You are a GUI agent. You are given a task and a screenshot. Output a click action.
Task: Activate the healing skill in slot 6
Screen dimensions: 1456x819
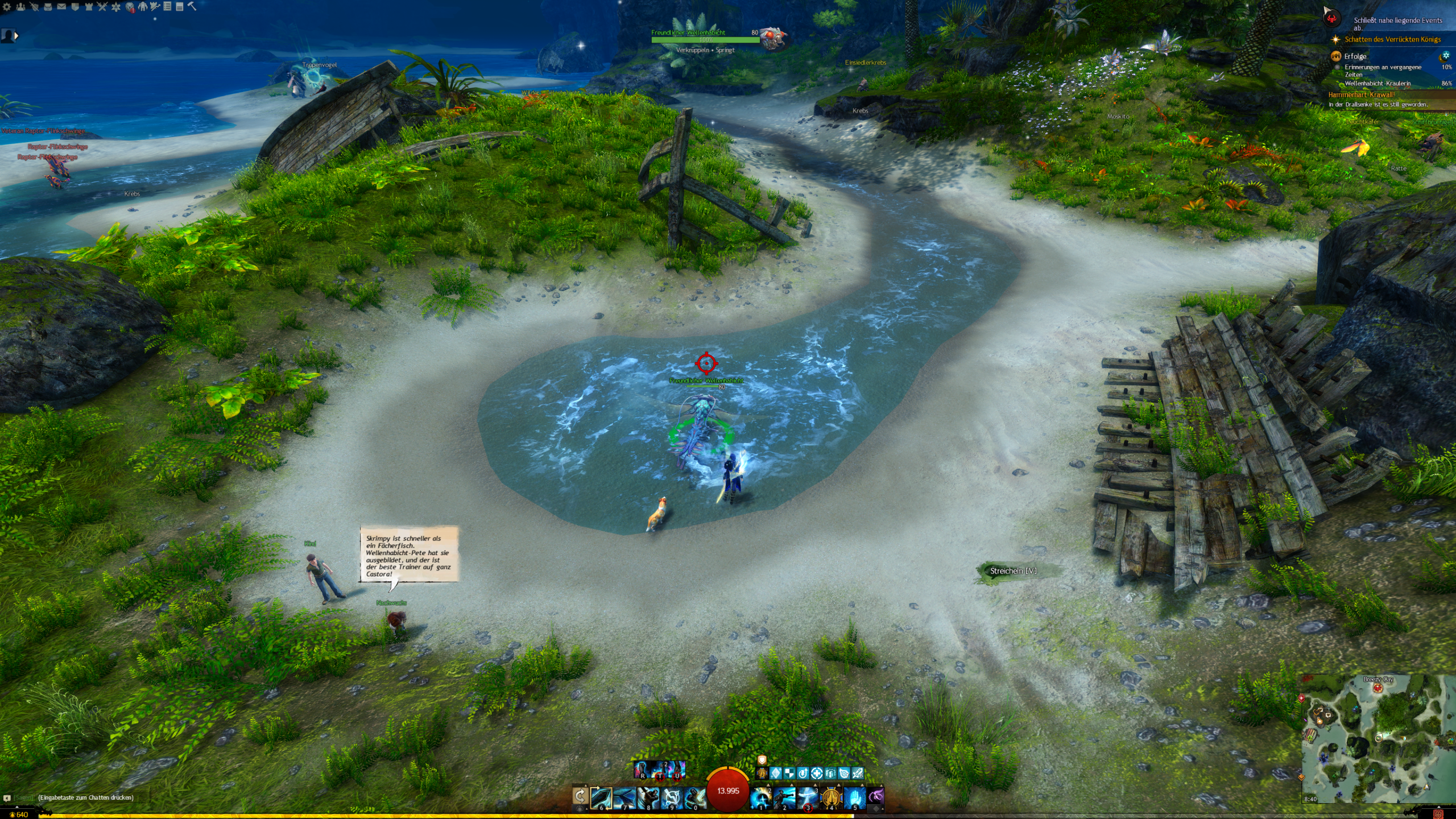pyautogui.click(x=601, y=798)
